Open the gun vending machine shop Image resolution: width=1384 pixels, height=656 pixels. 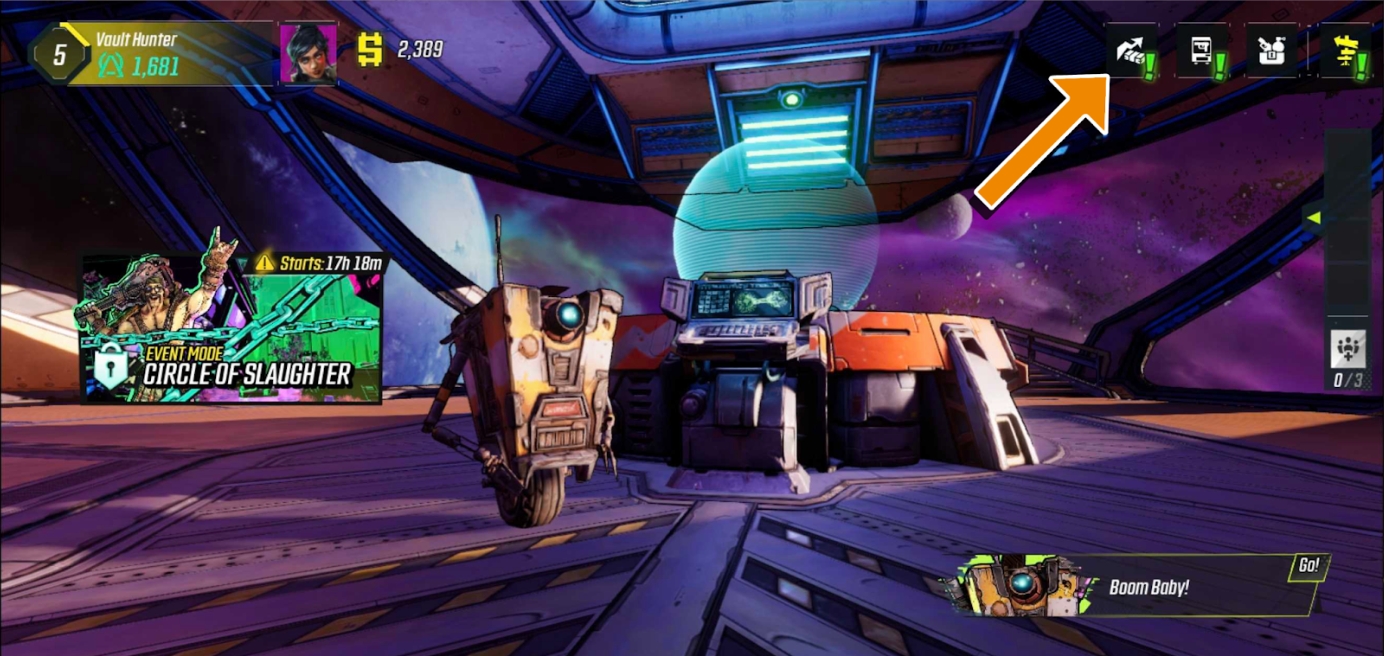pos(1201,51)
